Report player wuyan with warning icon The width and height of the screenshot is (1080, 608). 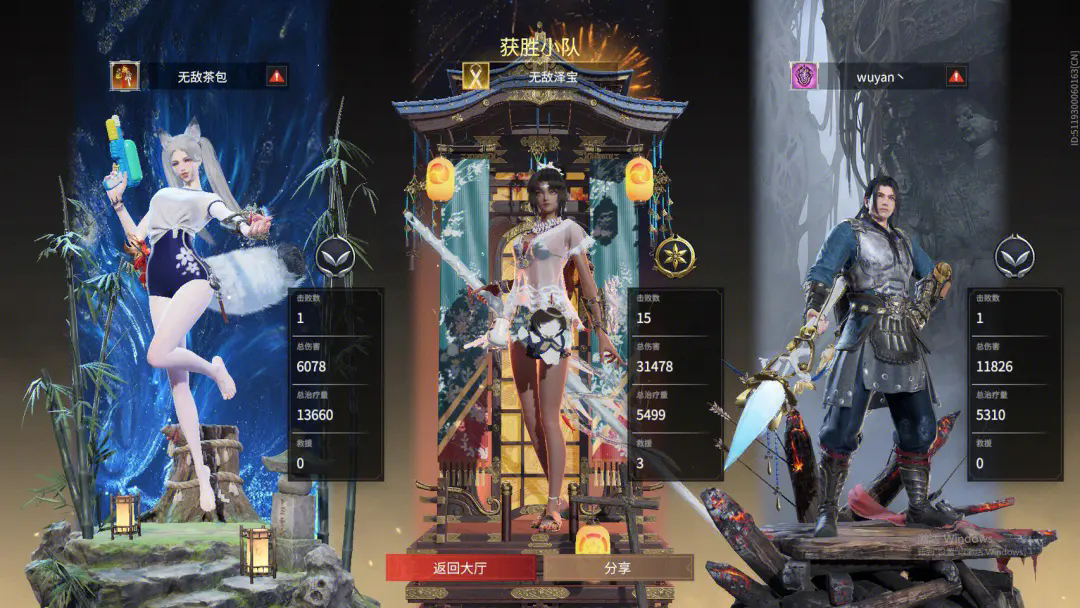956,76
